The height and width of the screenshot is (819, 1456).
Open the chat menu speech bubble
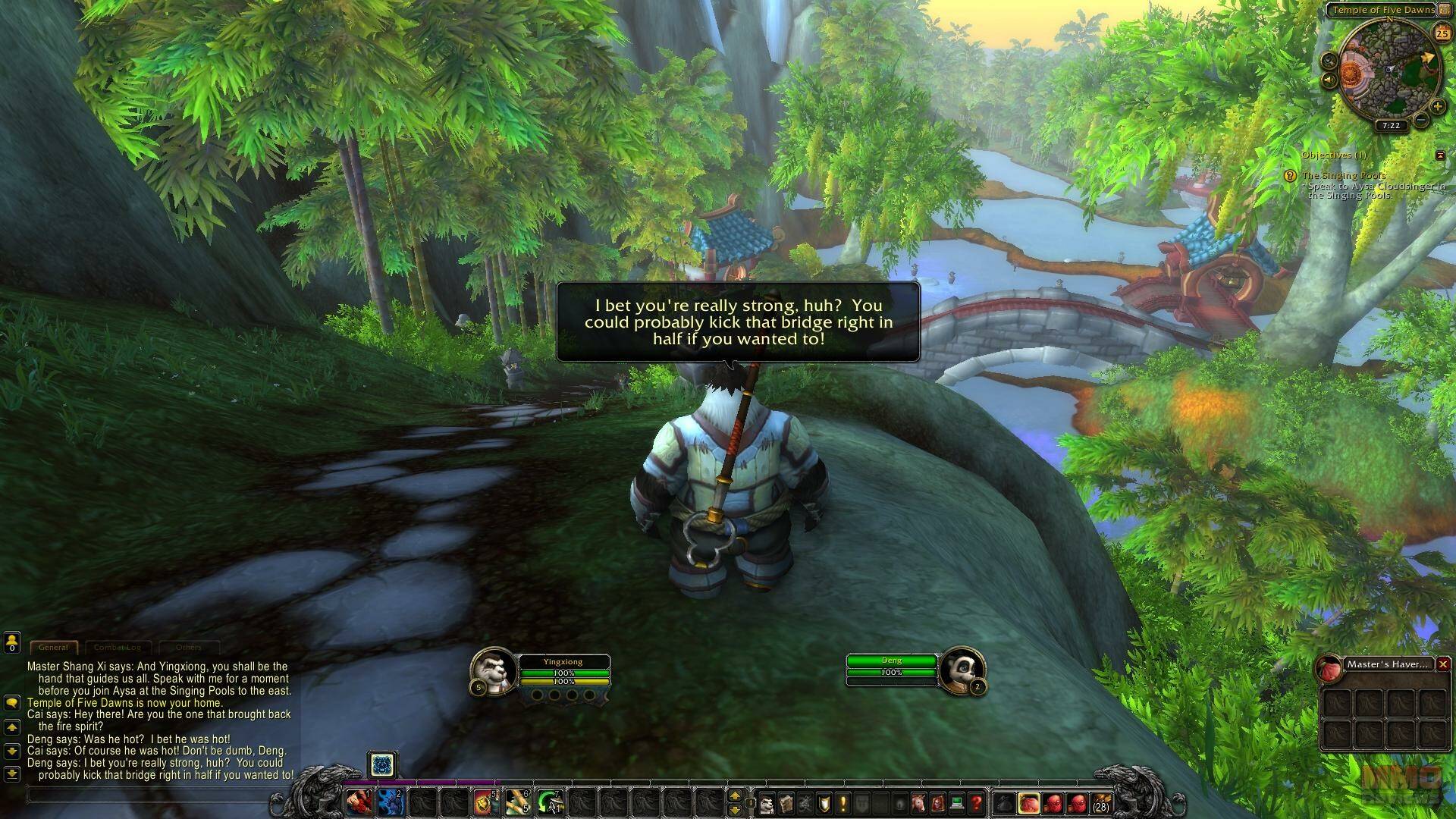click(x=11, y=703)
